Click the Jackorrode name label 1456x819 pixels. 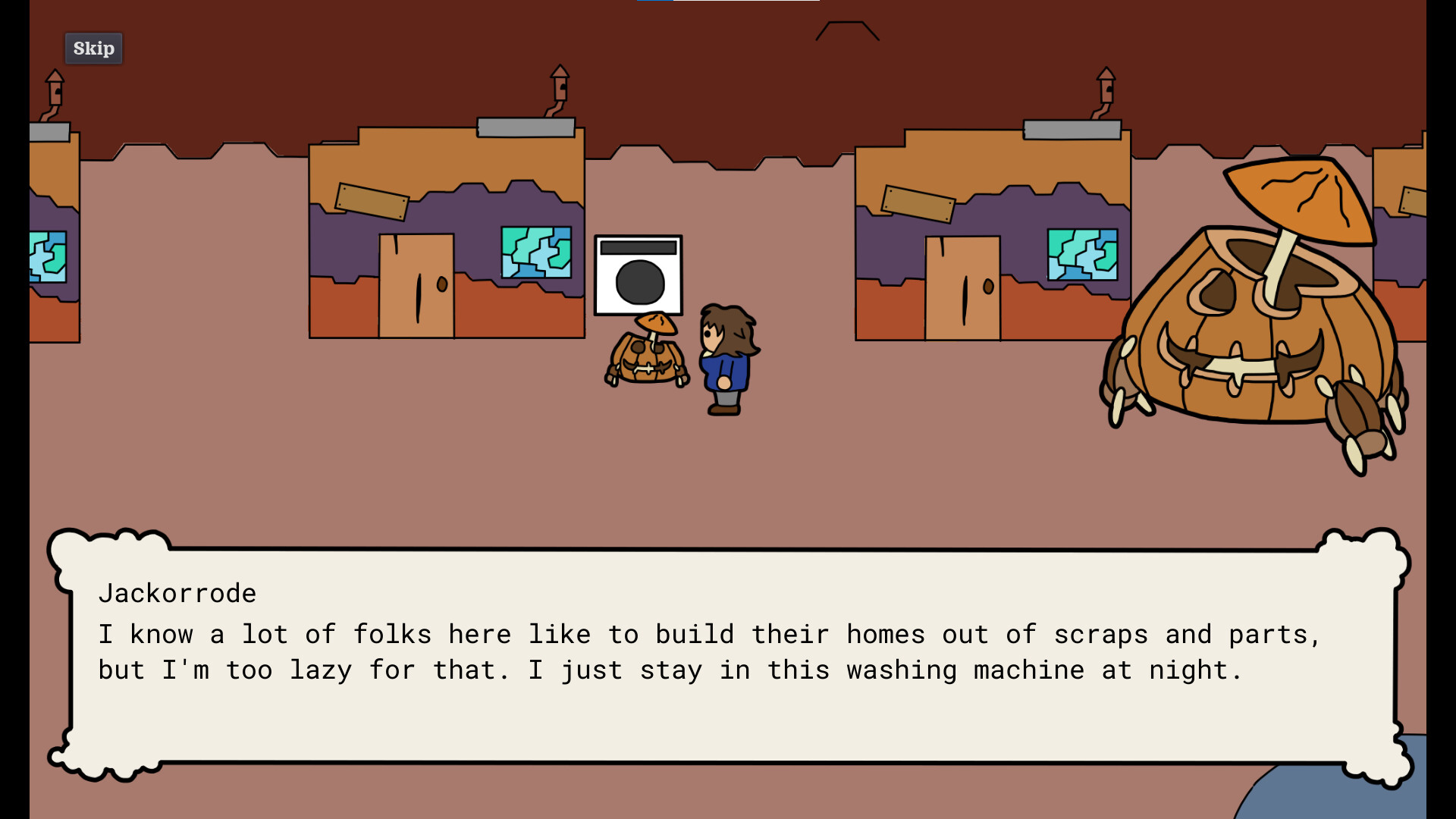[x=177, y=594]
